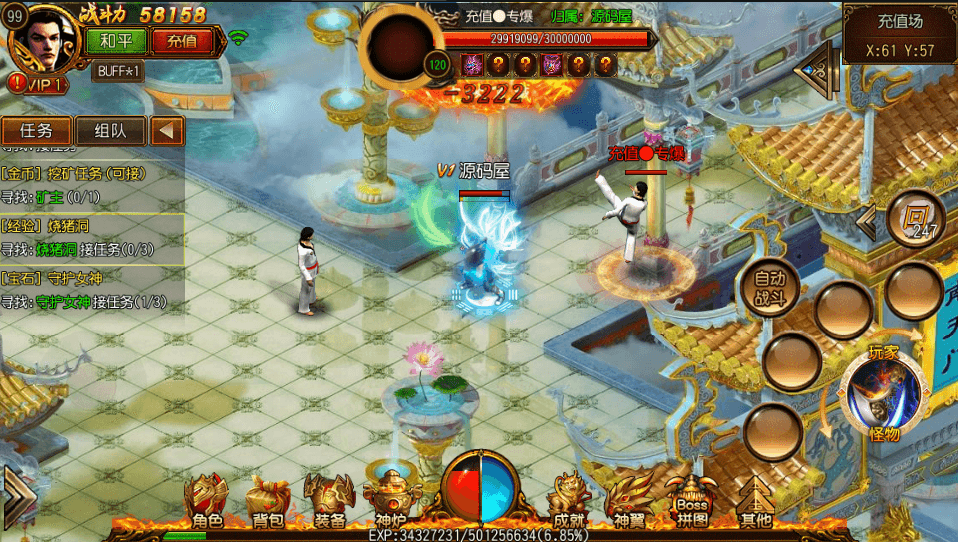Toggle the 和平 peace mode button
The image size is (958, 542).
[x=118, y=41]
